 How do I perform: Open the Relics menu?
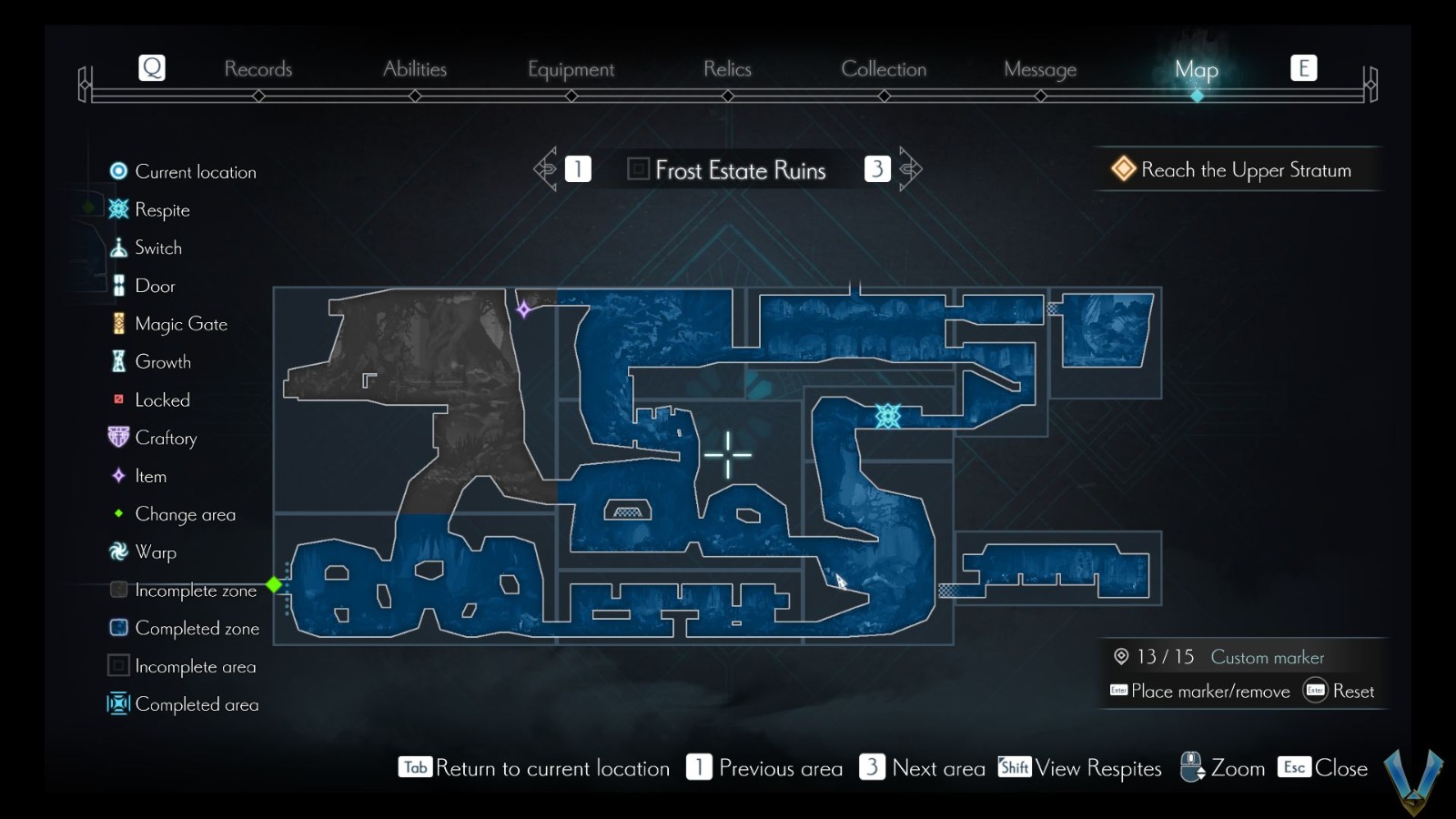[726, 68]
